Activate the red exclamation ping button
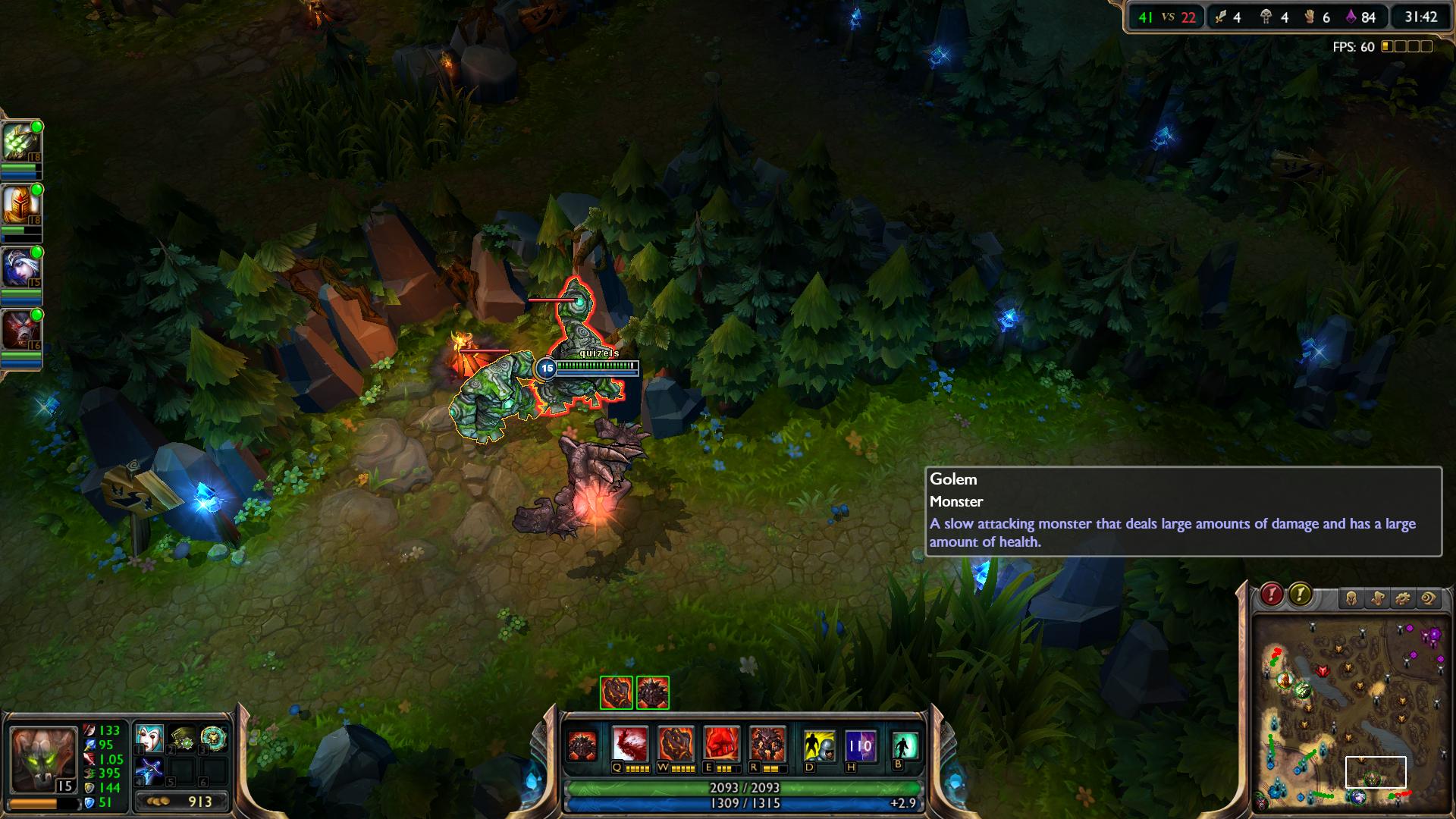 coord(1272,595)
